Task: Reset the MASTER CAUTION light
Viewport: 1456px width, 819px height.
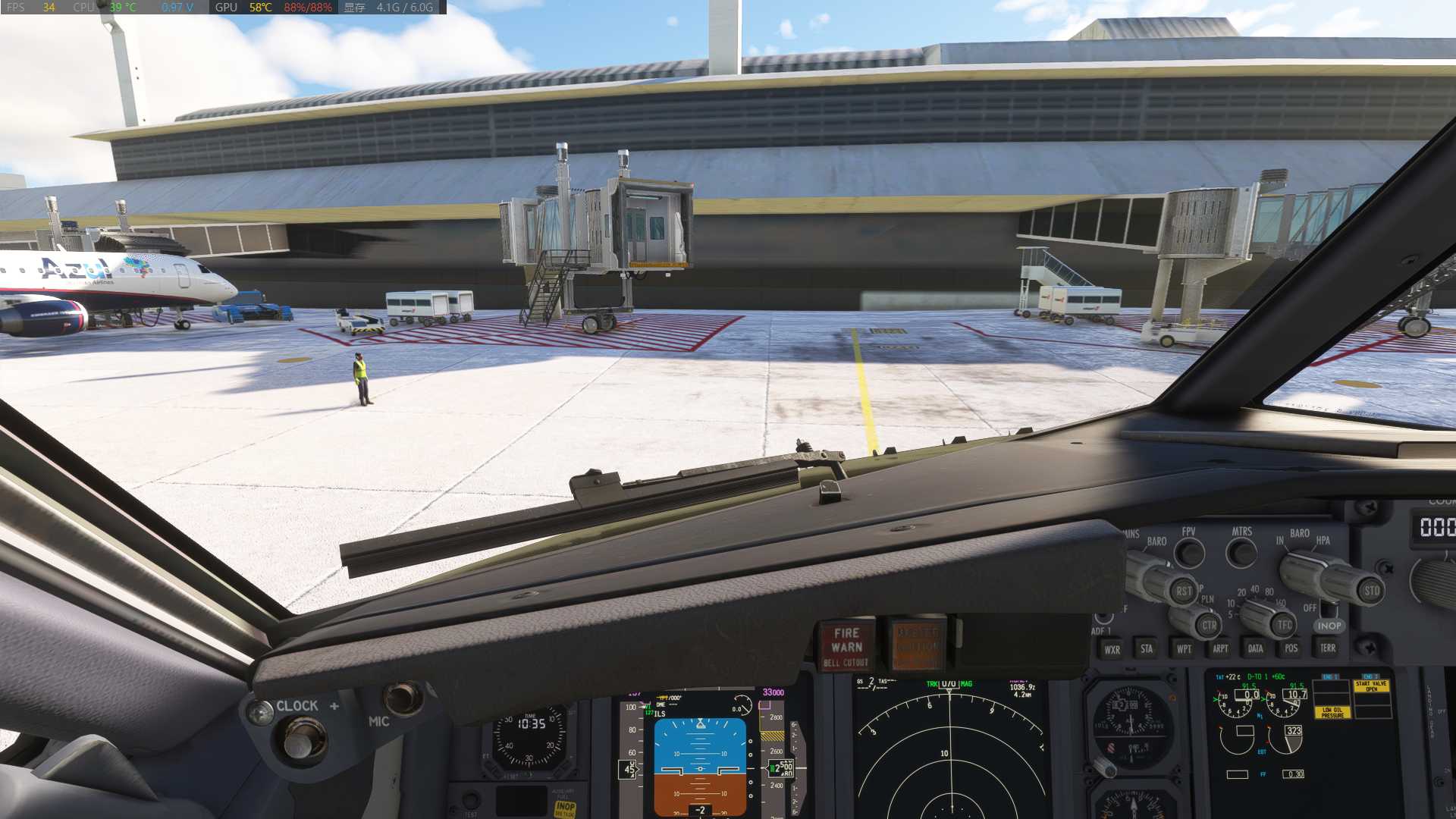Action: click(918, 645)
